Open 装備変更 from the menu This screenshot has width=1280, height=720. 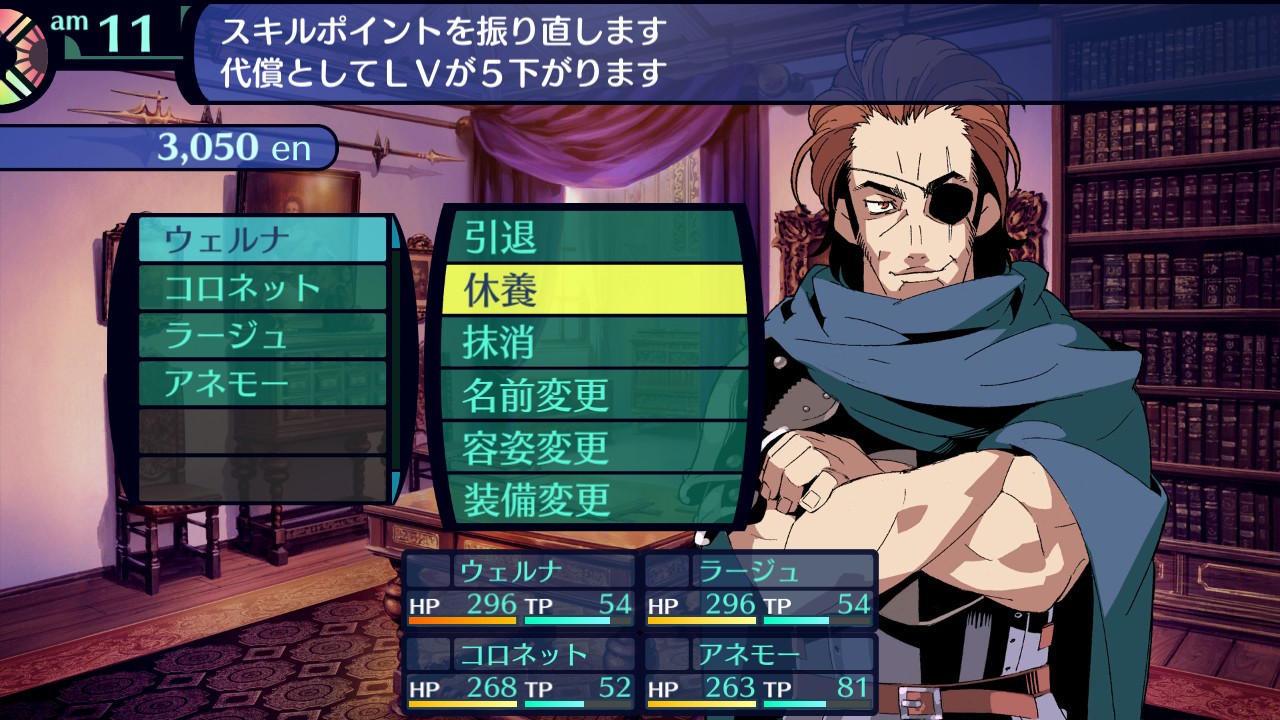pos(594,499)
